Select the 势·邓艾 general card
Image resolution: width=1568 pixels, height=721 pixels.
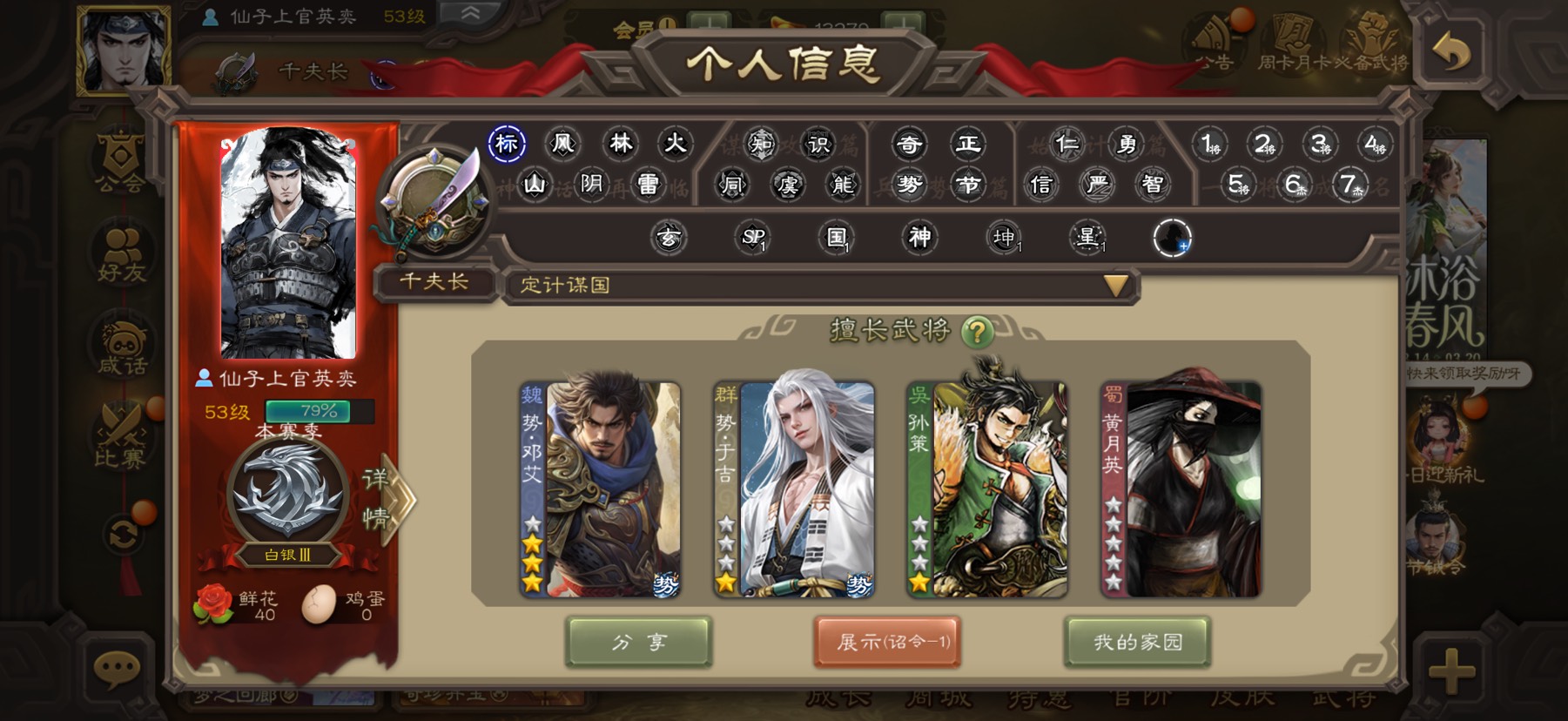point(600,489)
